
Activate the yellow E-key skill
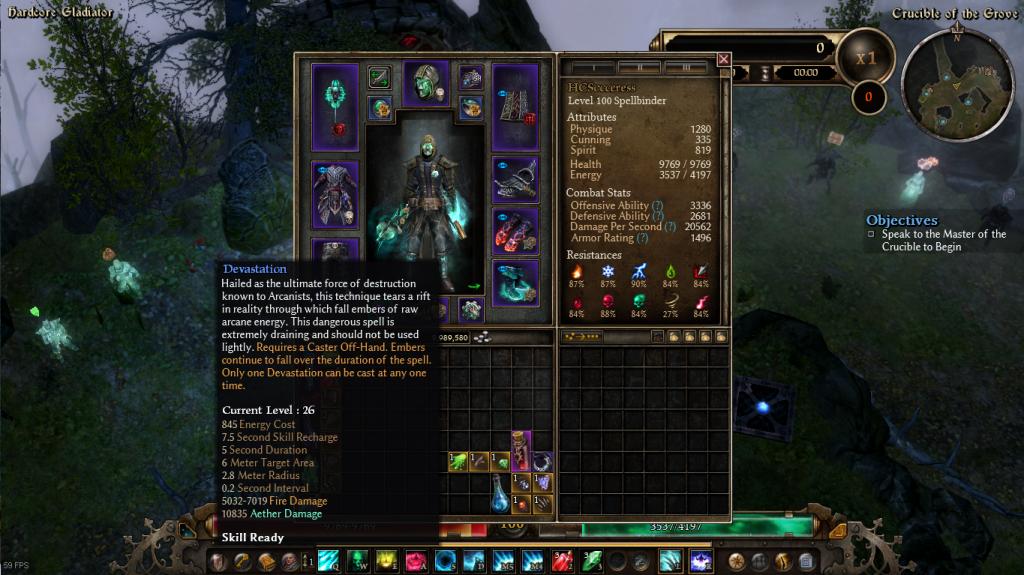point(386,561)
